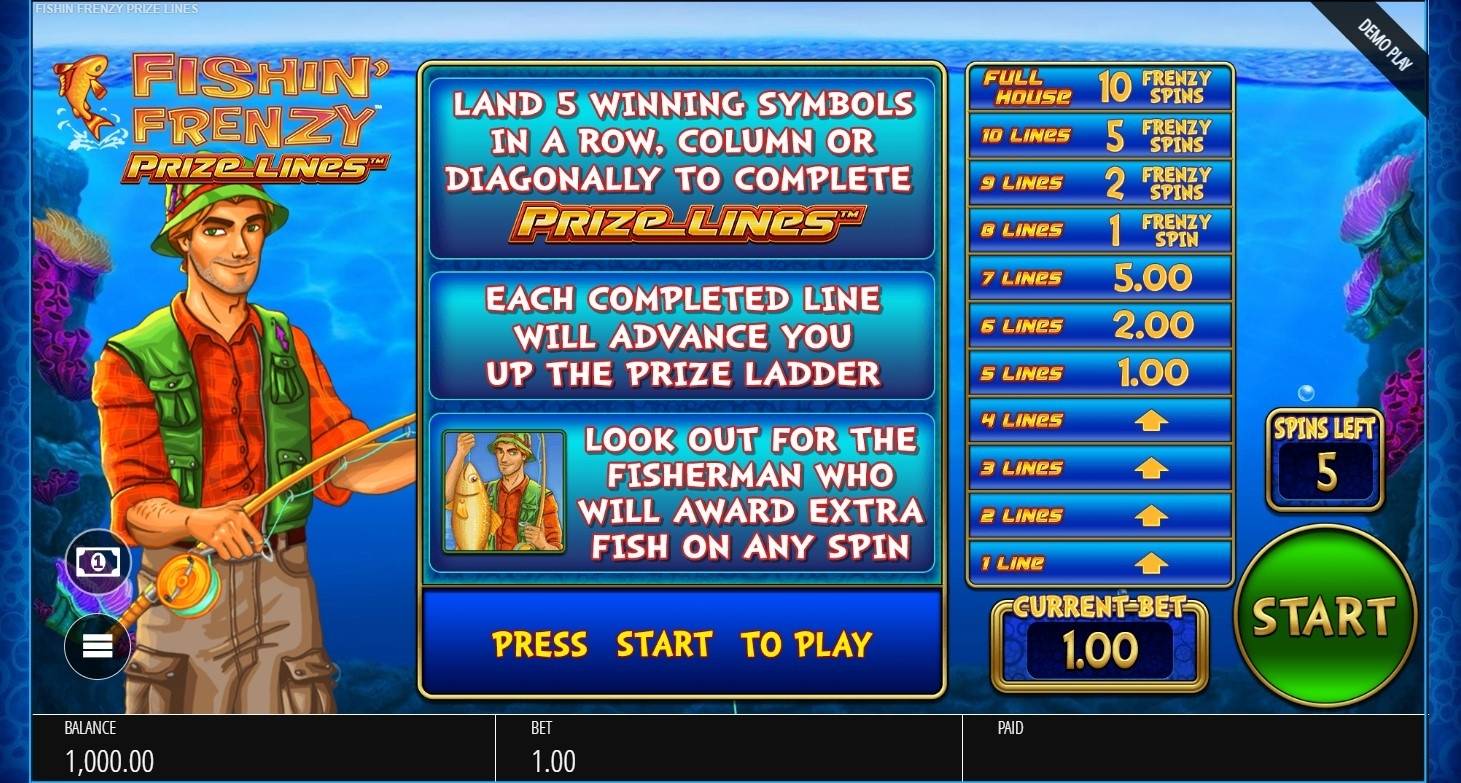Click the 10 Lines frenzy spins row

[x=1098, y=135]
